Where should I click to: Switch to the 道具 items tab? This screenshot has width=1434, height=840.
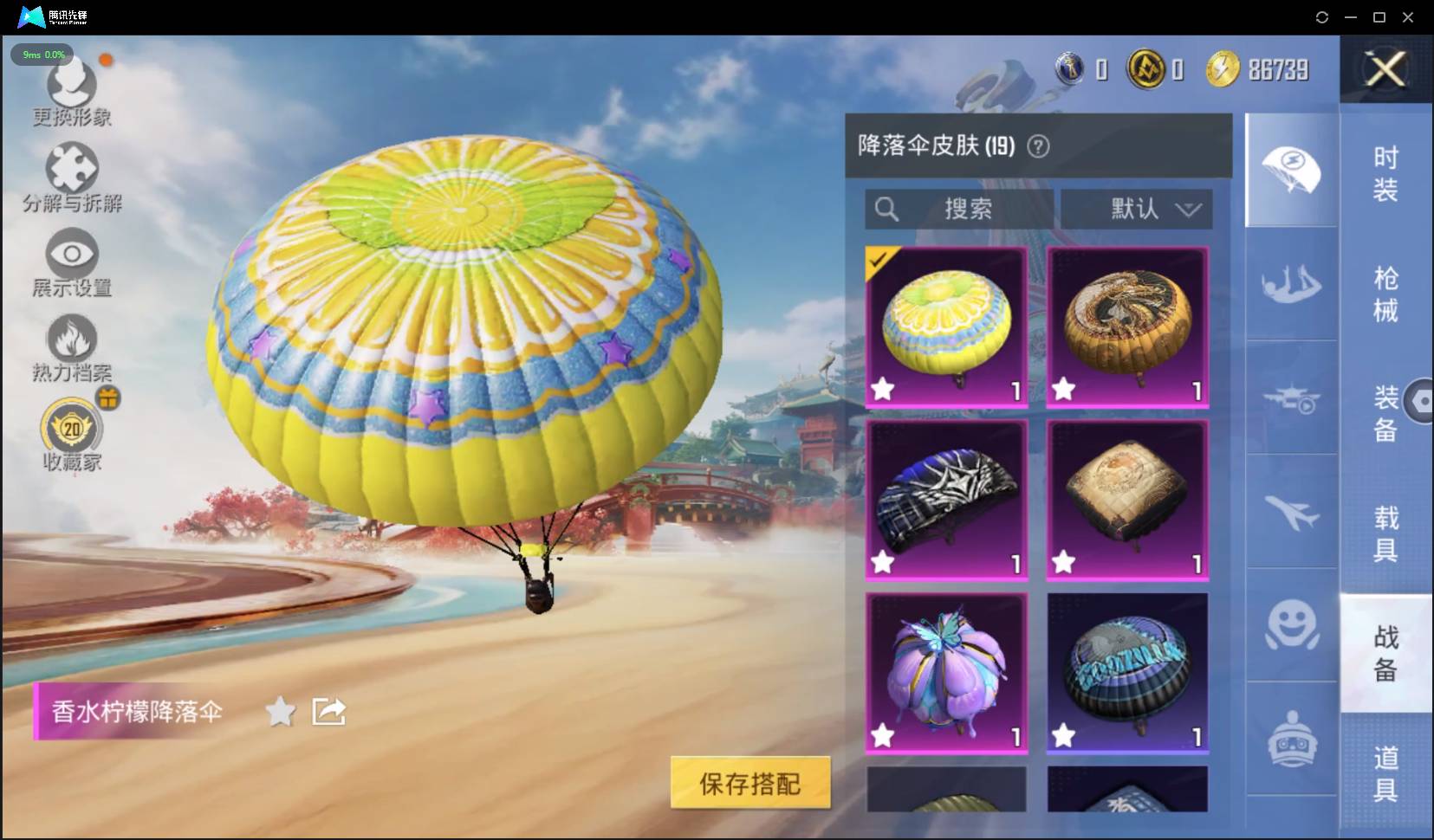pos(1387,770)
